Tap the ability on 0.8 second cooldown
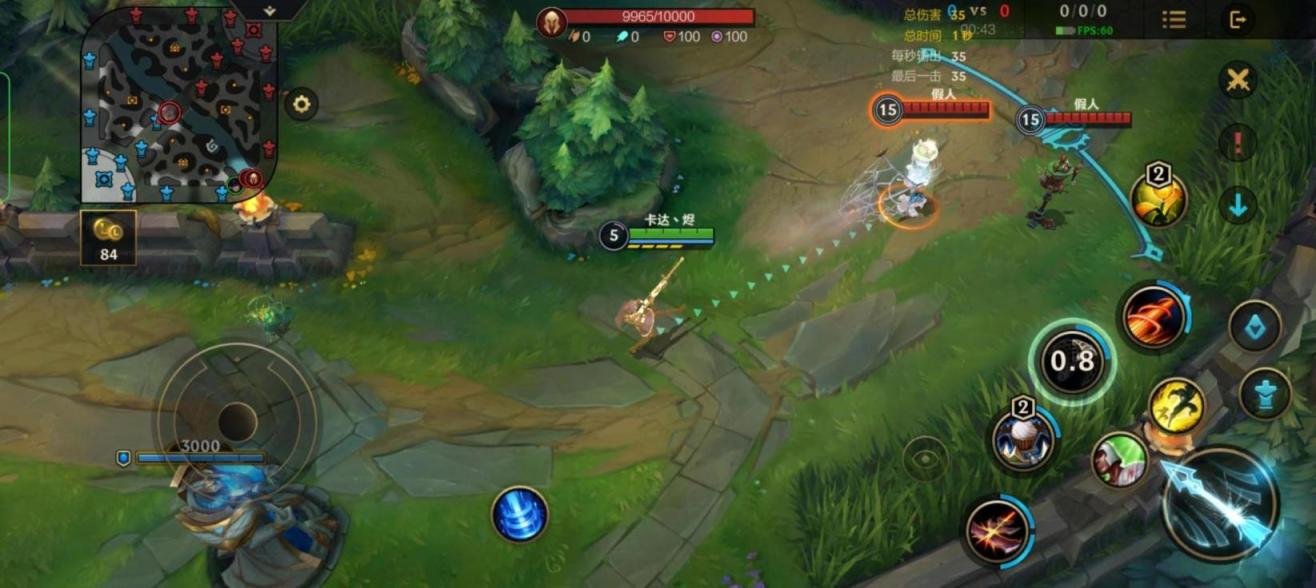The image size is (1316, 588). [x=1072, y=362]
